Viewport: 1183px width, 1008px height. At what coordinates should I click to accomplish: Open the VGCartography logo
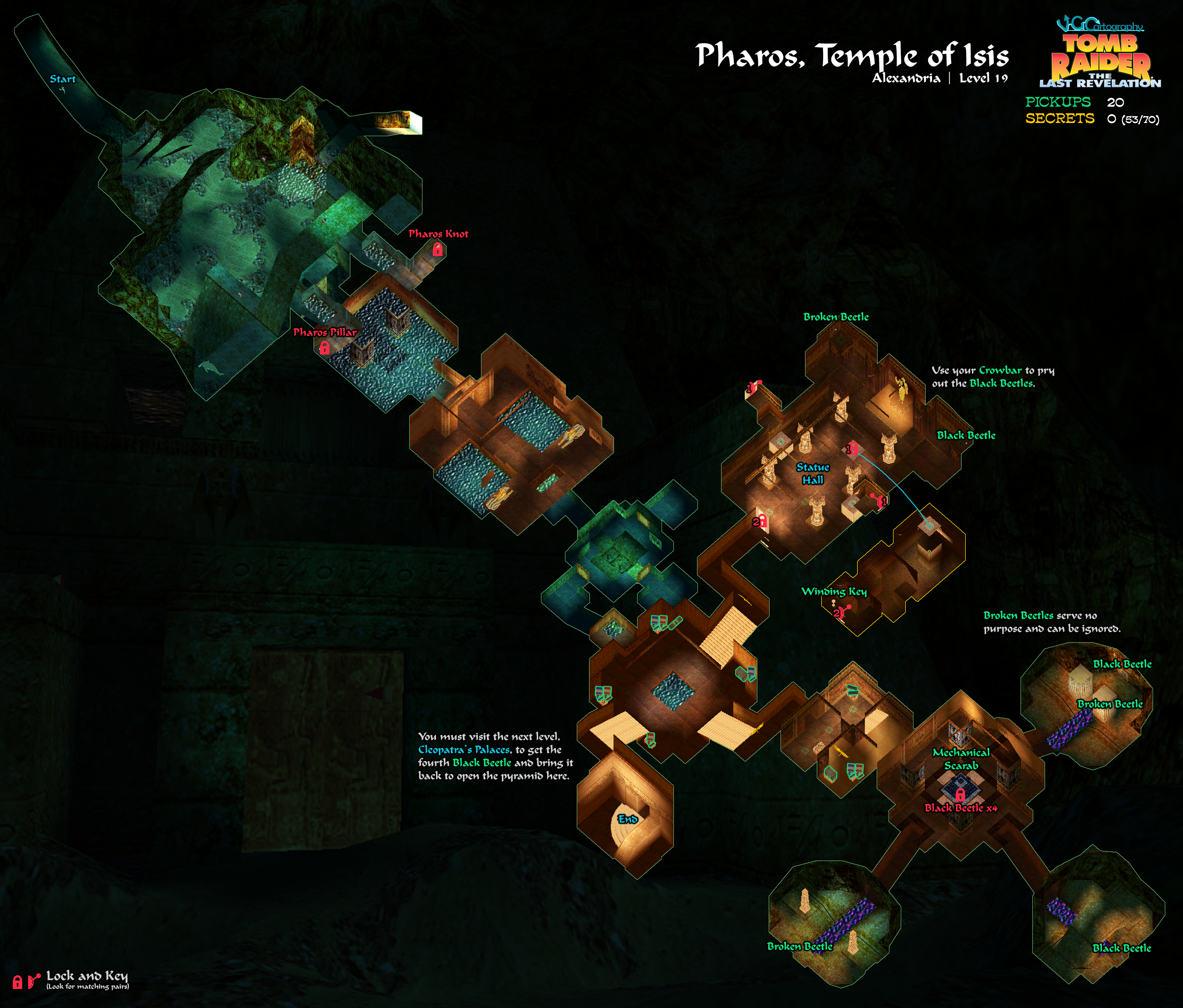(1099, 25)
